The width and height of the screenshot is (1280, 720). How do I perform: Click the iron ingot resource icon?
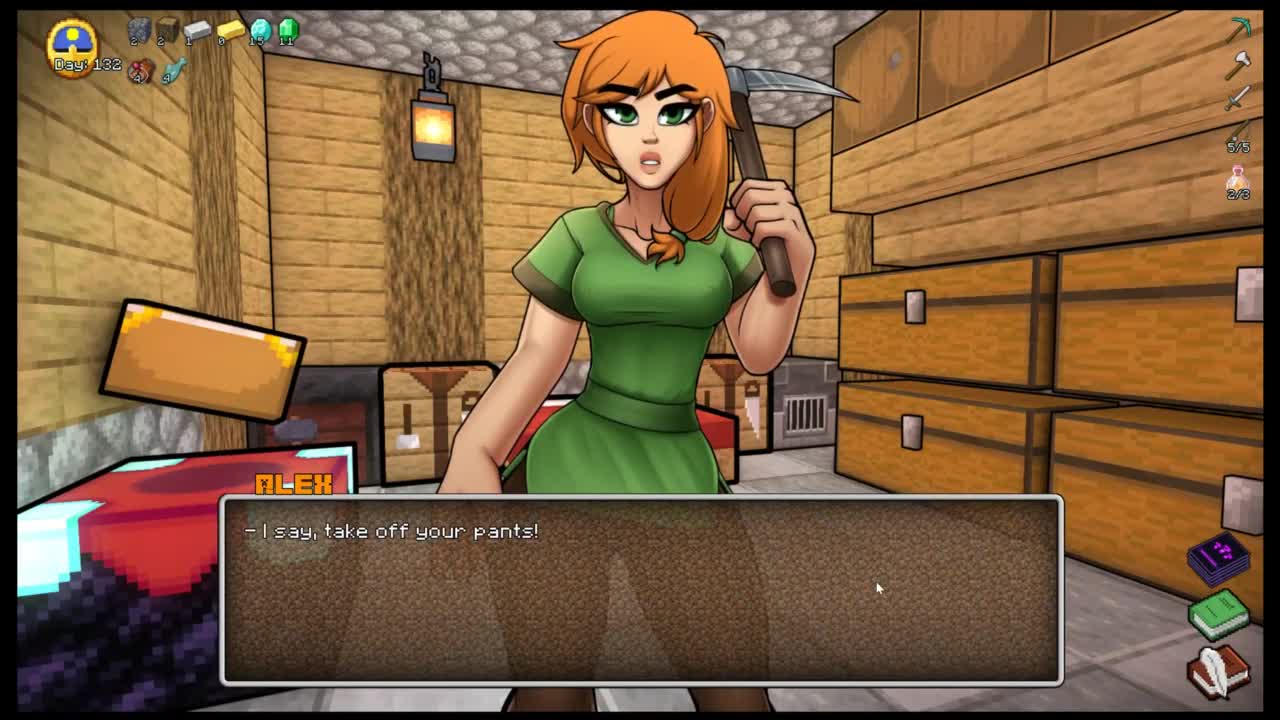197,31
